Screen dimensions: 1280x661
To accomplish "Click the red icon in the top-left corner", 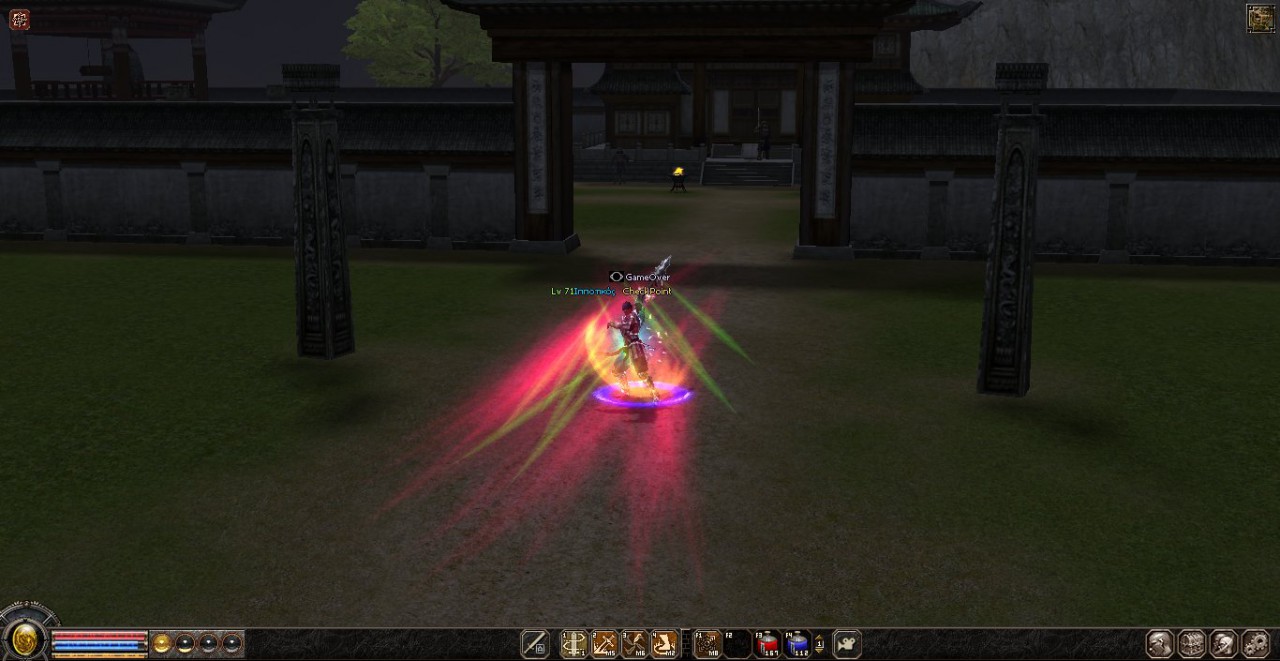I will (x=19, y=19).
